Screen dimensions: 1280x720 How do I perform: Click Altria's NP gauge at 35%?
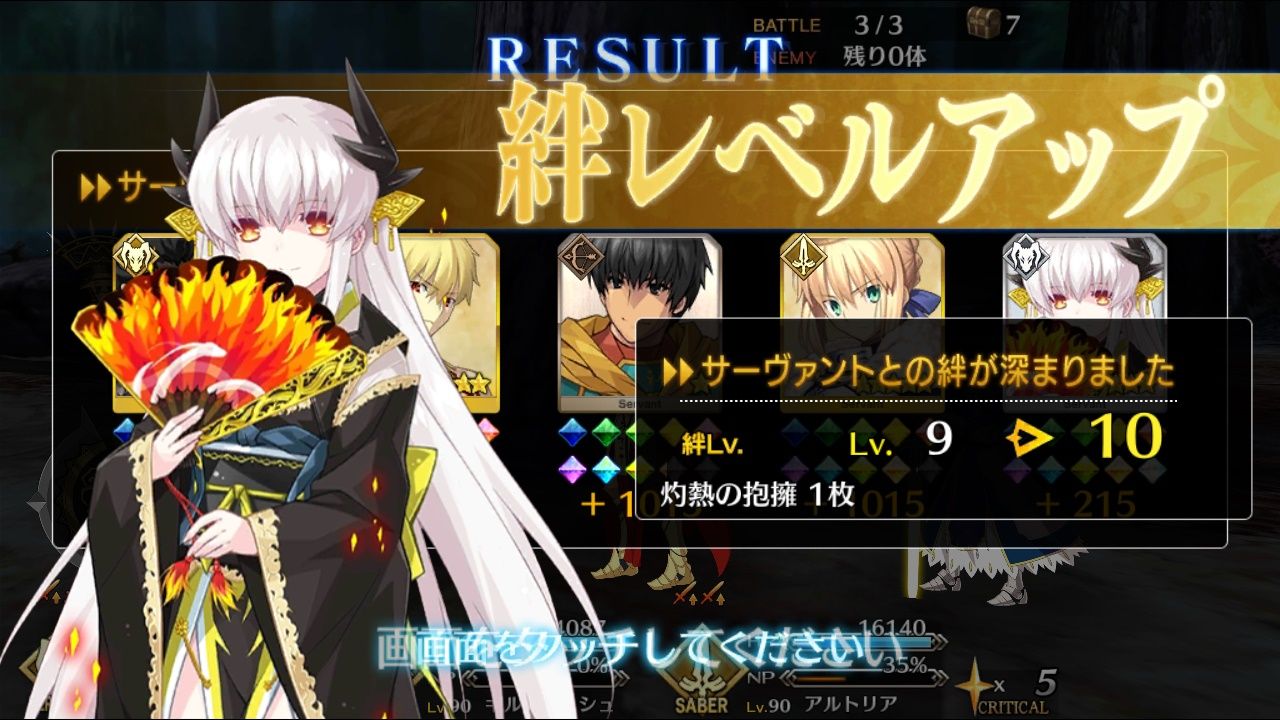click(860, 677)
